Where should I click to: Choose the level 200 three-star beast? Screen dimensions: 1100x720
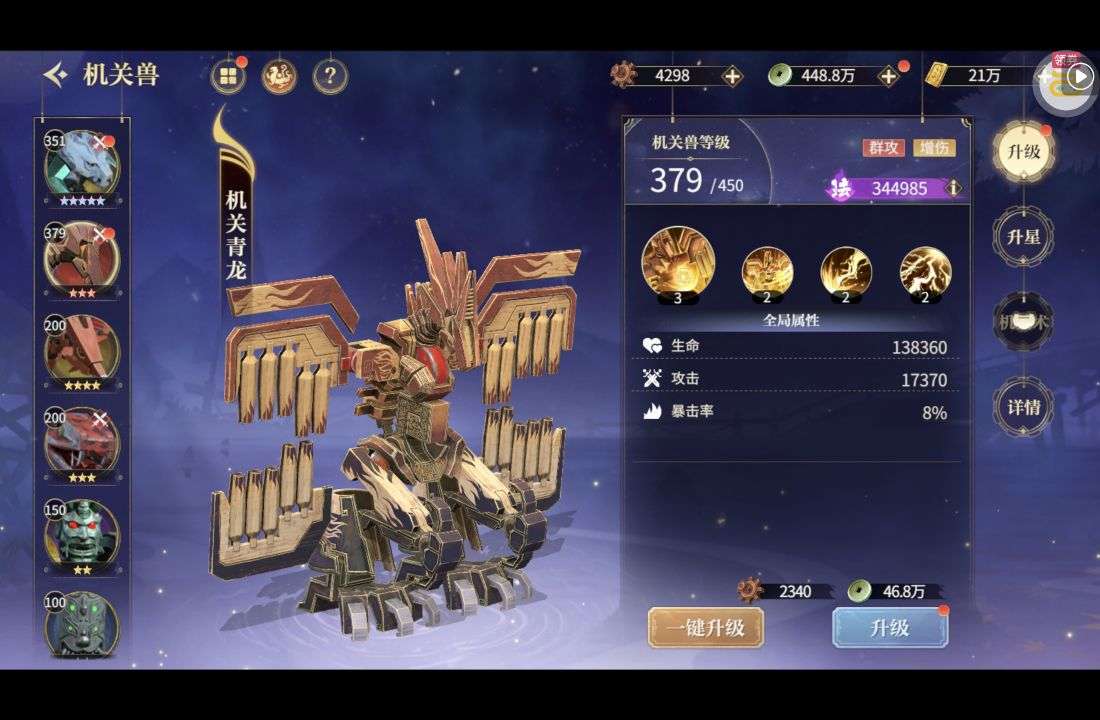[81, 441]
